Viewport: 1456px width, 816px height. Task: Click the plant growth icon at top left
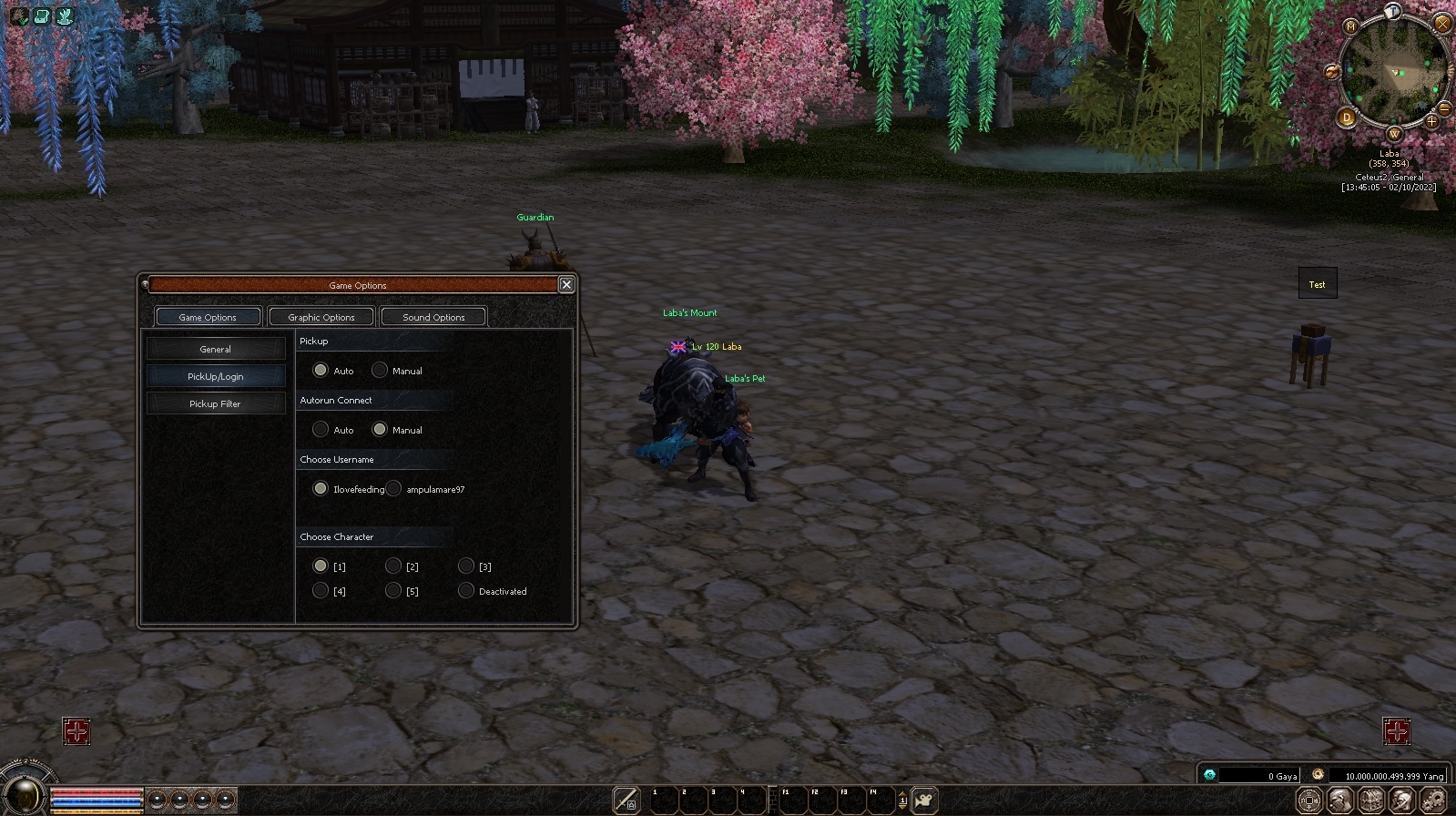point(65,15)
